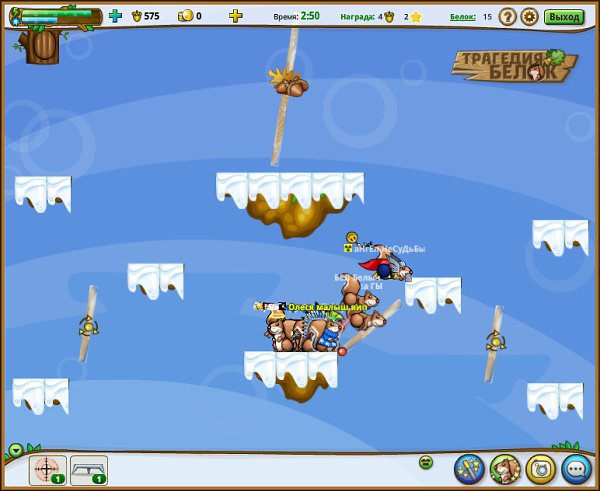Open the question mark help
Viewport: 600px width, 491px height.
tap(508, 16)
